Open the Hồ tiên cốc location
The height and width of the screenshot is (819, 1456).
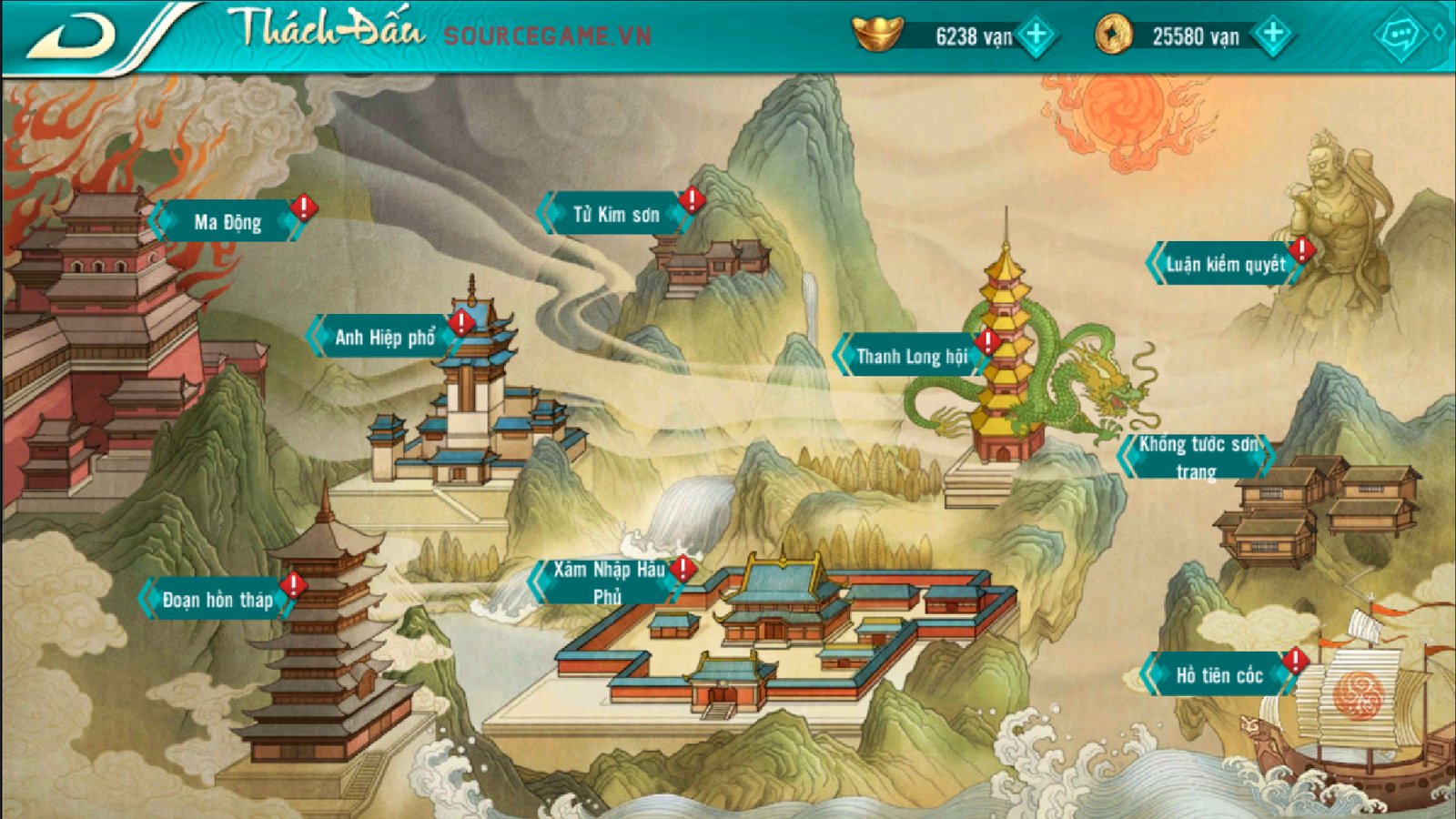click(x=1218, y=675)
